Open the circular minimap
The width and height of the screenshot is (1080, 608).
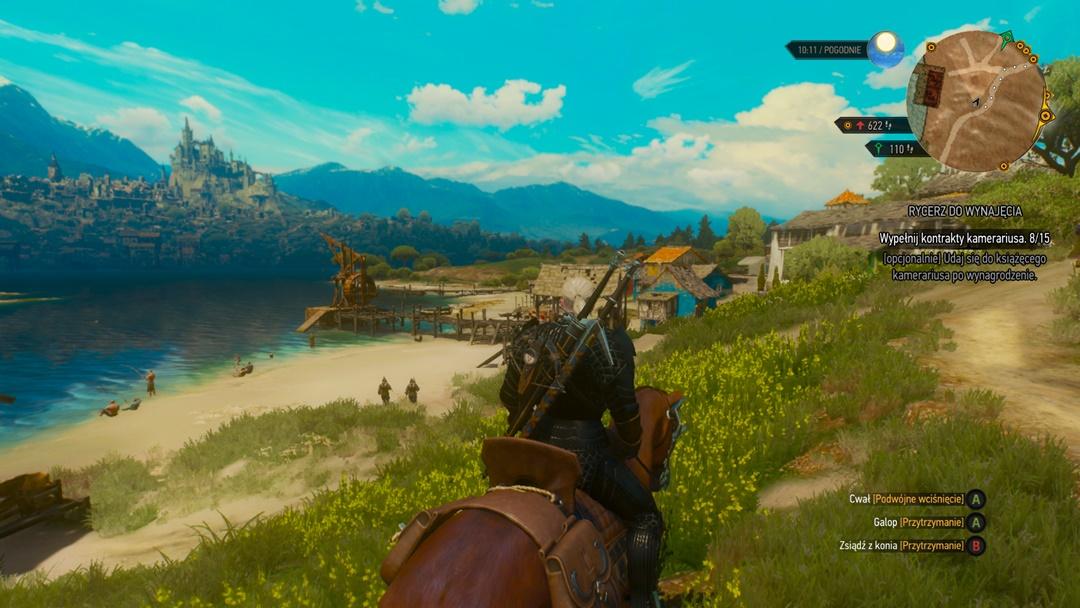pos(976,100)
